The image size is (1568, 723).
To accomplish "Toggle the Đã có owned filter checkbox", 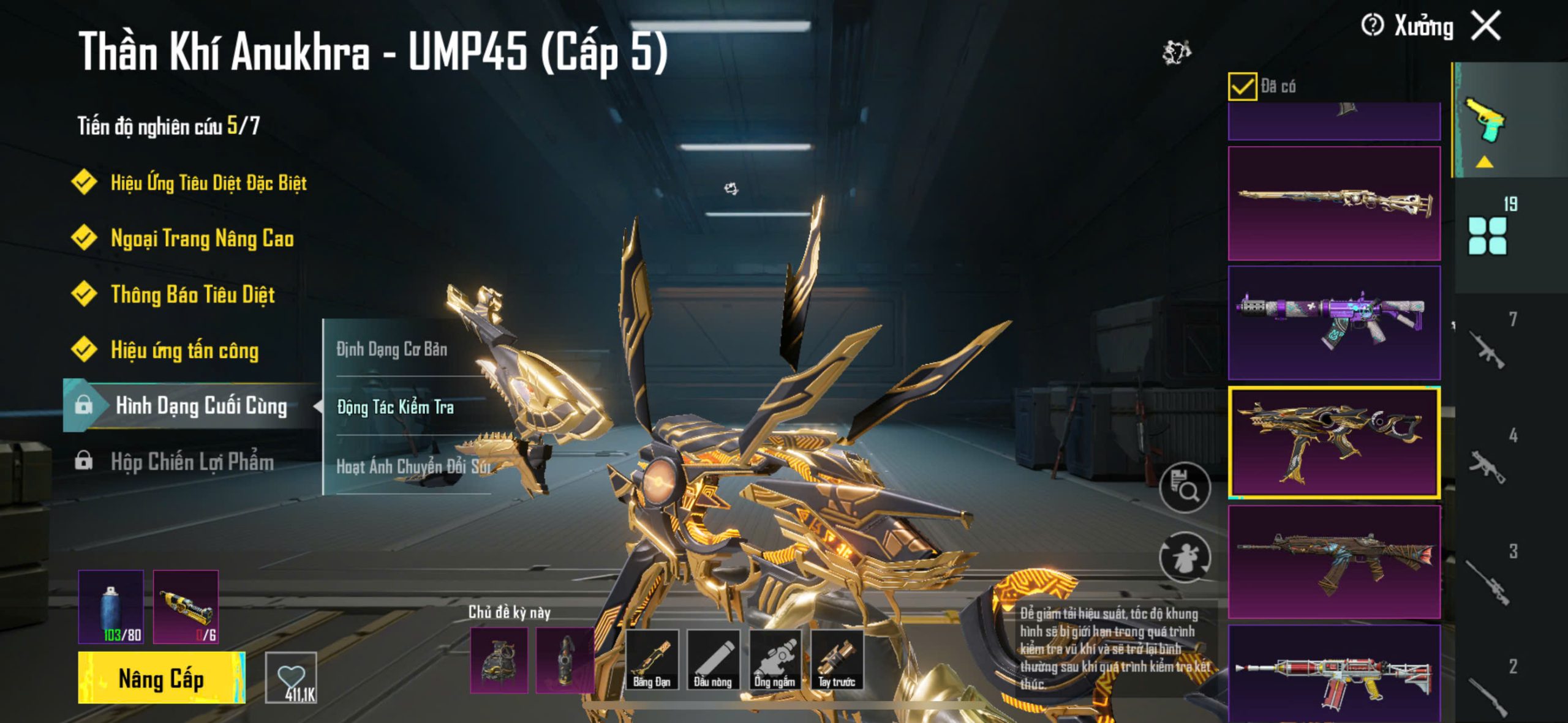I will coord(1242,86).
